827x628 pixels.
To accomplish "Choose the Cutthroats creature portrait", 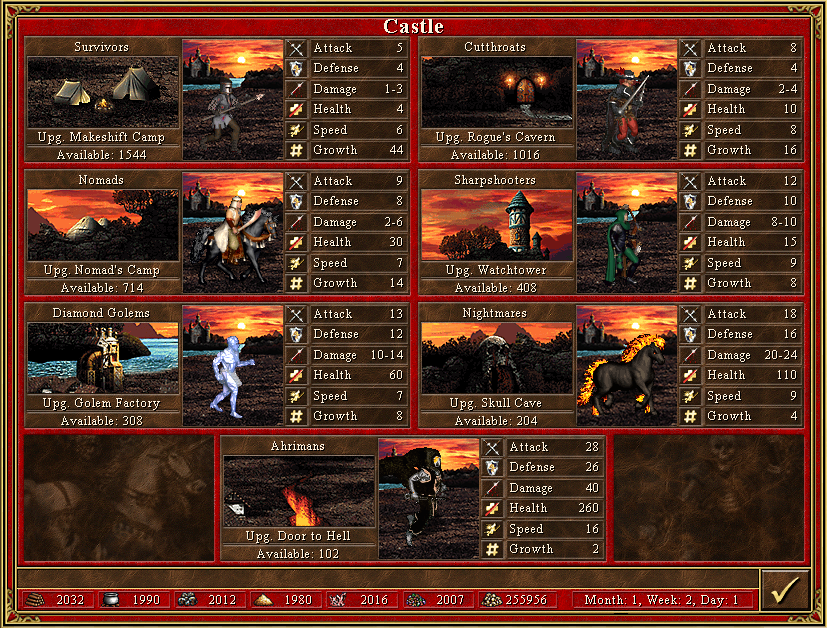I will 627,100.
